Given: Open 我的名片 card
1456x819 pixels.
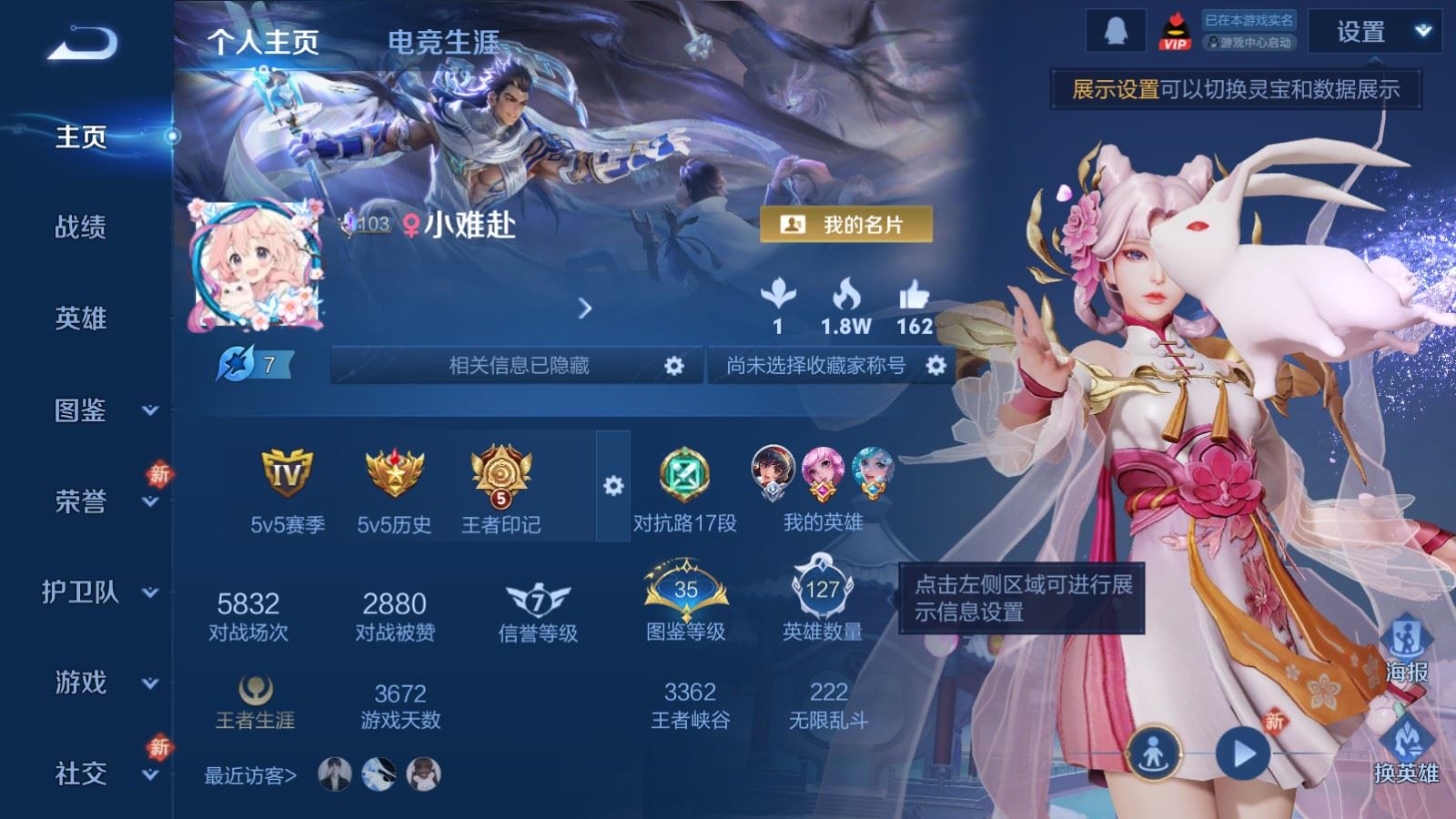Looking at the screenshot, I should [x=845, y=225].
